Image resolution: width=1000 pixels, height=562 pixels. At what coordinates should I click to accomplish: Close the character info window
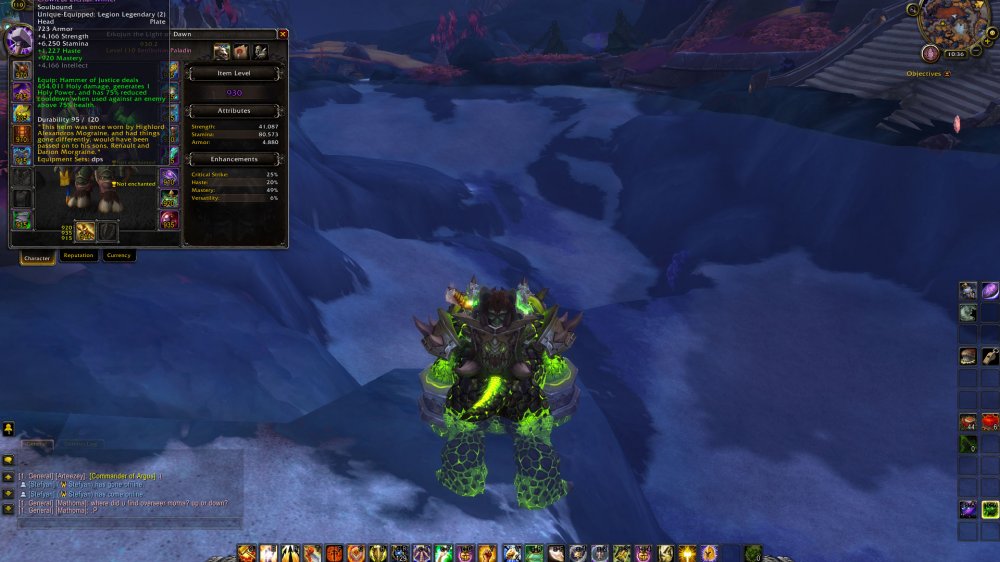(282, 34)
